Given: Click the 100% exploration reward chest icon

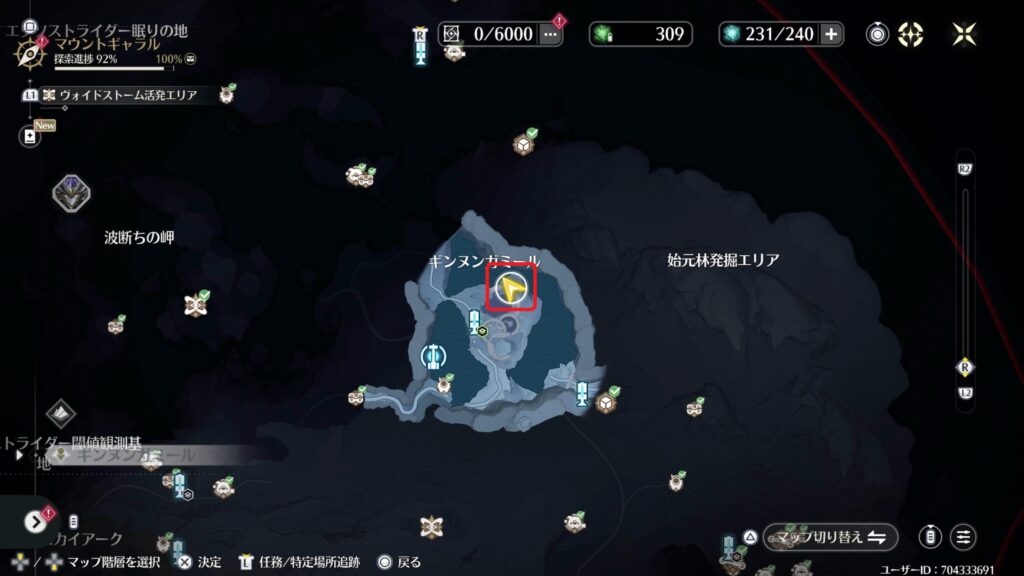Looking at the screenshot, I should [190, 60].
